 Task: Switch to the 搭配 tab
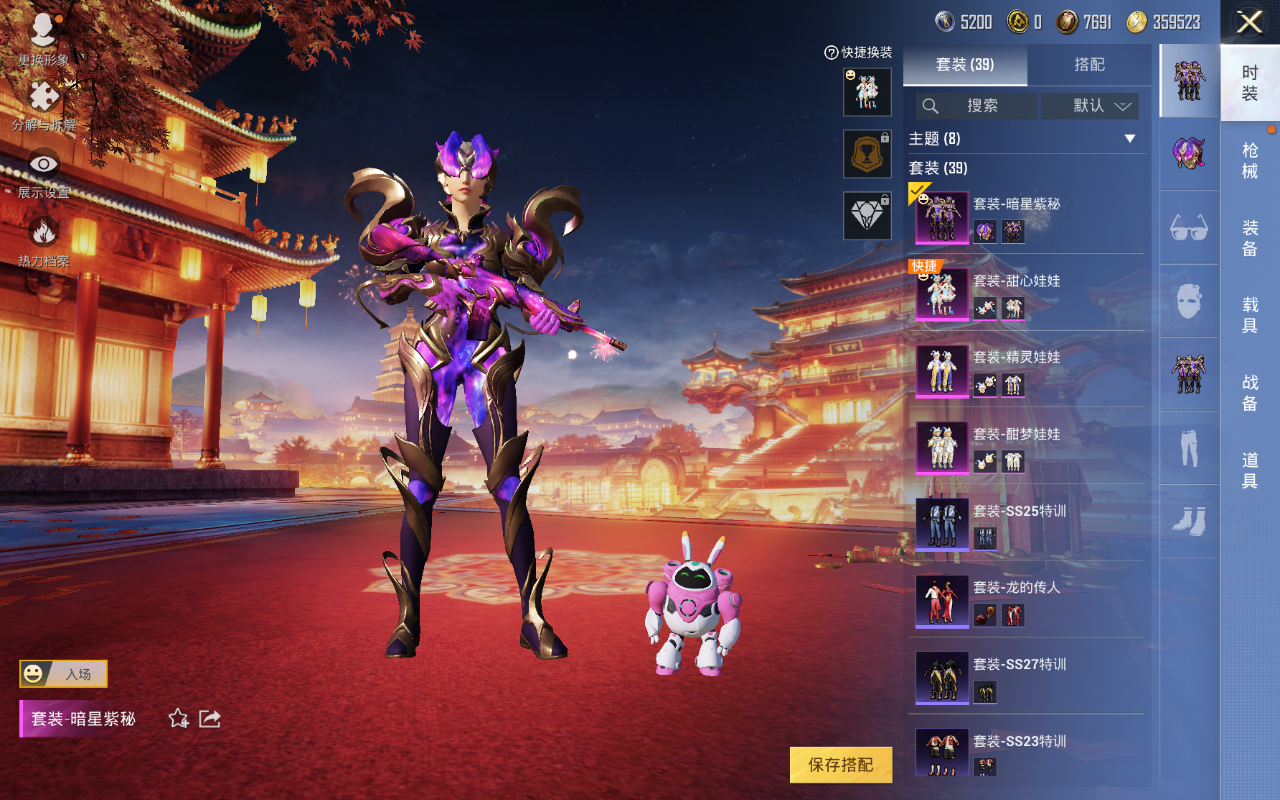1089,65
